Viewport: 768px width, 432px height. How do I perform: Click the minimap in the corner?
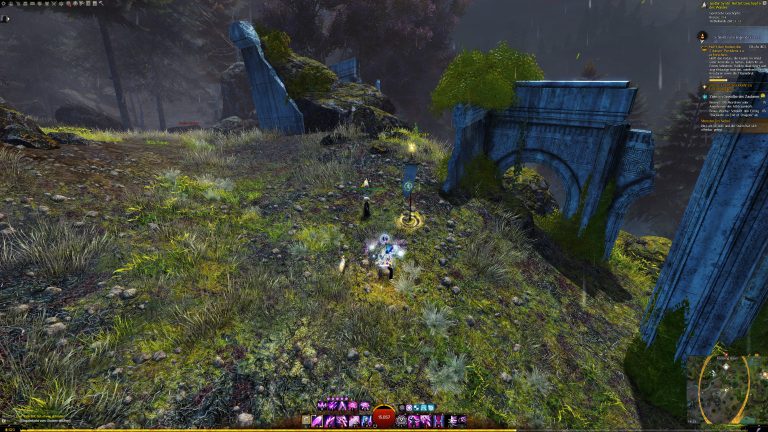726,391
